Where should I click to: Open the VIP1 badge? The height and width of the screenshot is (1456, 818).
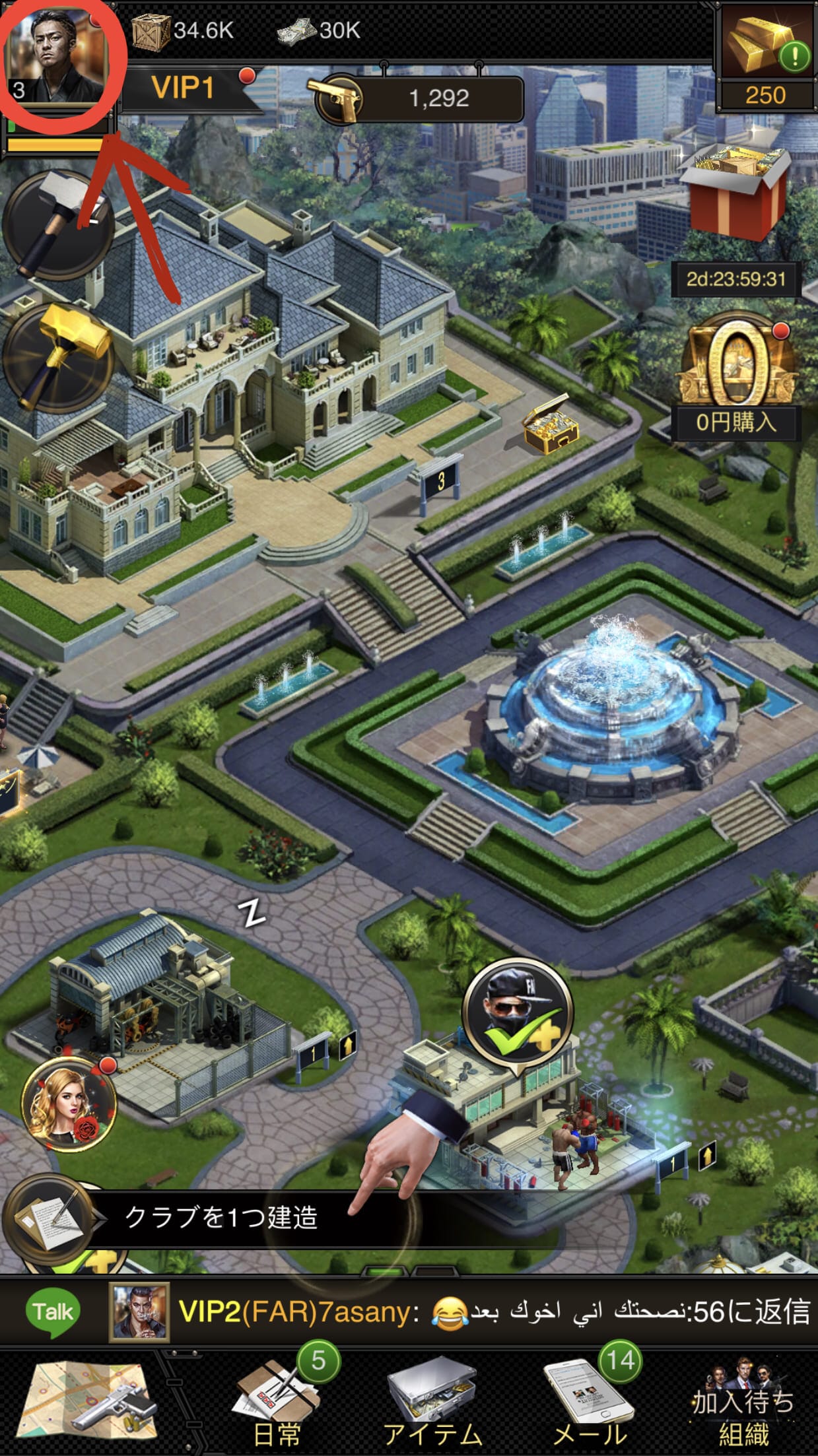[x=185, y=88]
